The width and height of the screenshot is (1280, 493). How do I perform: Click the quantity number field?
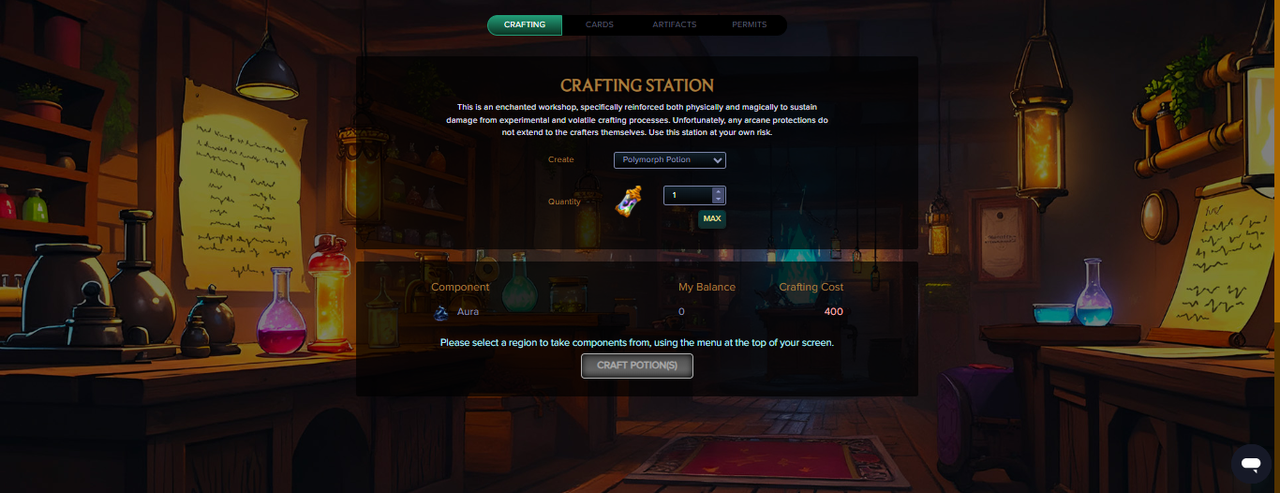click(687, 195)
